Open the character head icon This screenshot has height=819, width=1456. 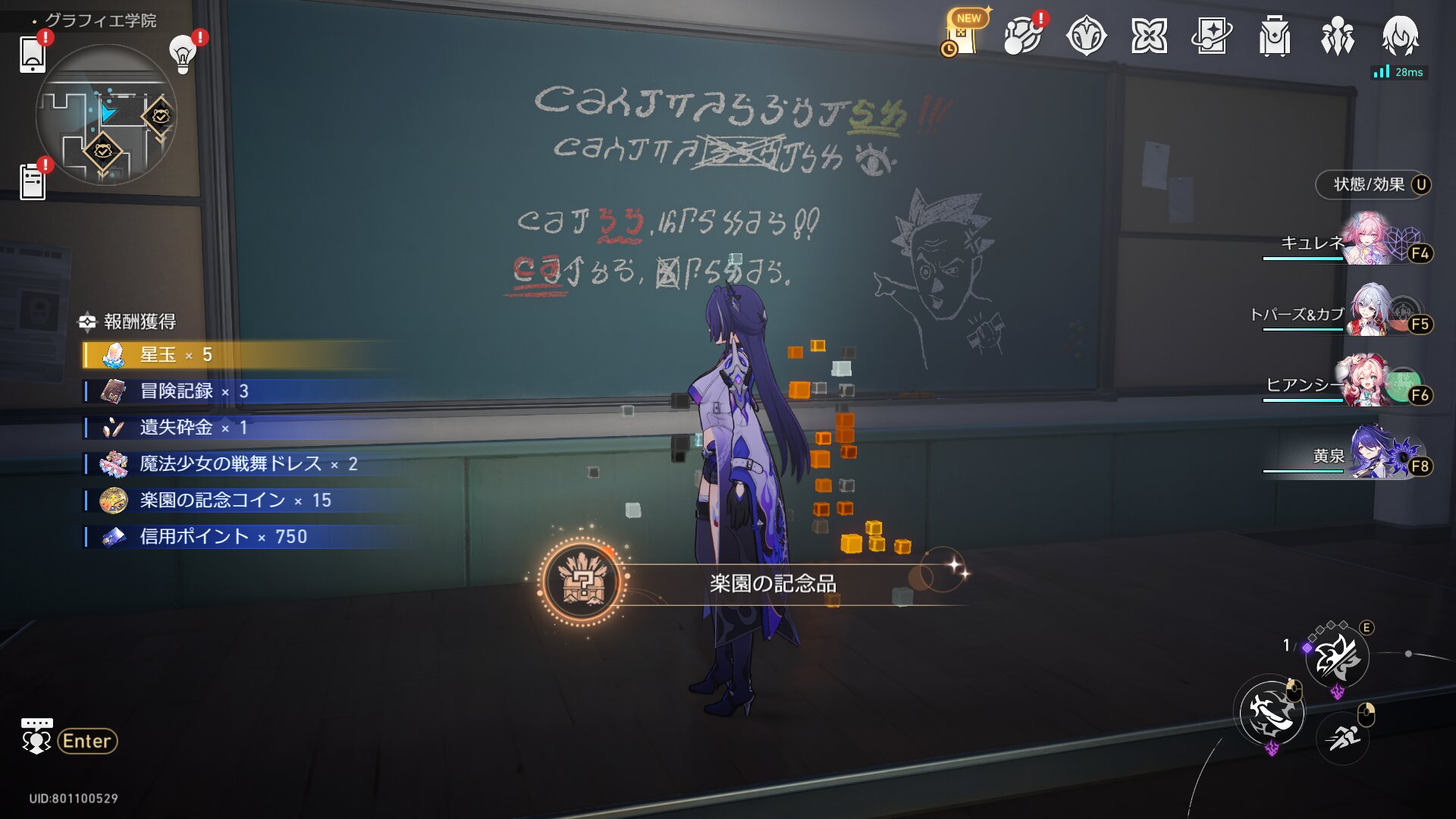[1400, 36]
